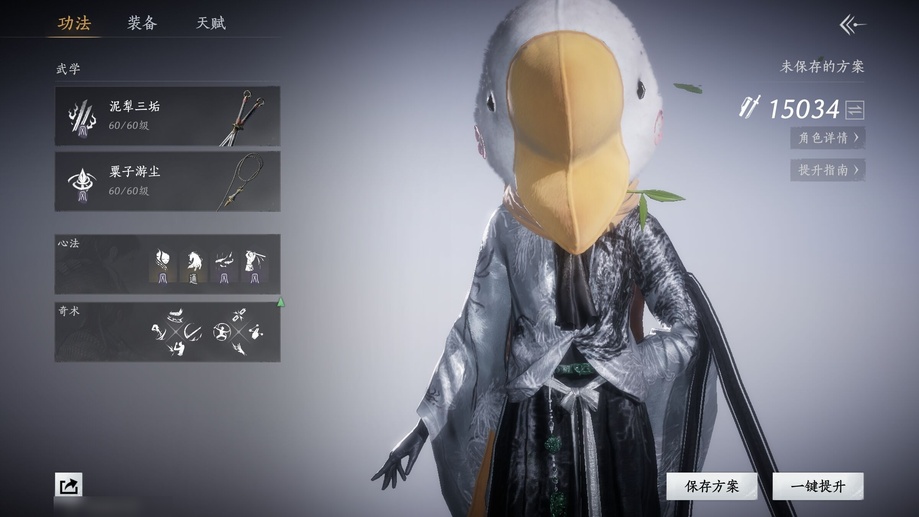Image resolution: width=919 pixels, height=517 pixels.
Task: Save the build with 保存方案
Action: [712, 486]
